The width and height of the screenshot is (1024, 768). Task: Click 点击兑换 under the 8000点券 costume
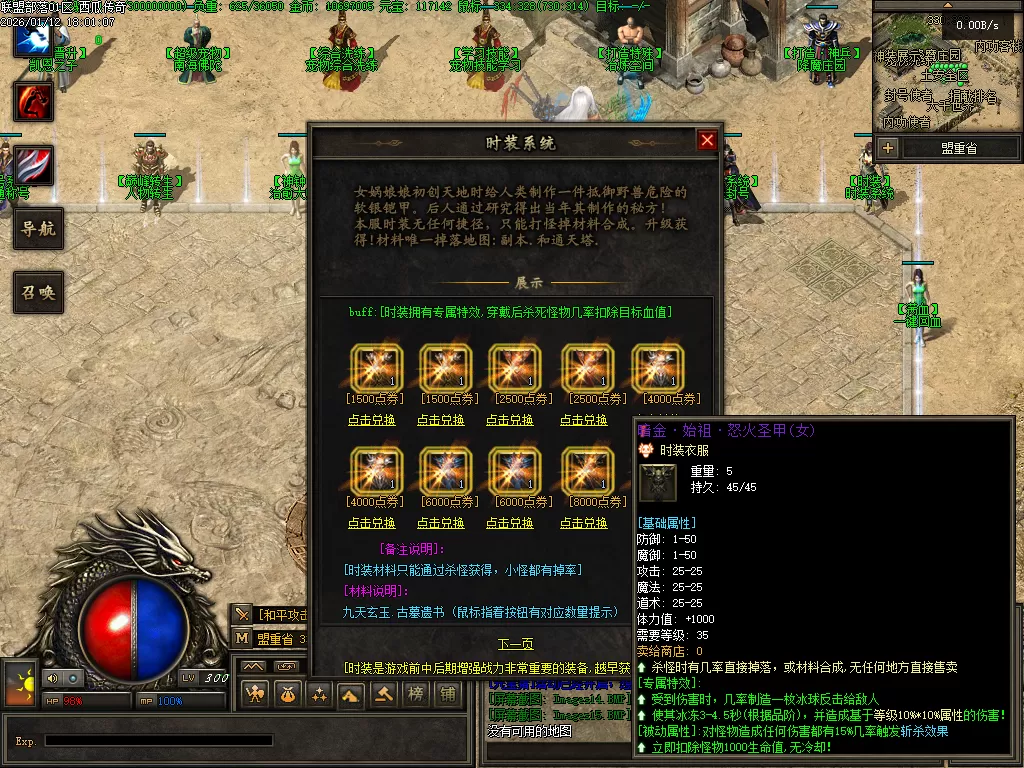pos(584,523)
